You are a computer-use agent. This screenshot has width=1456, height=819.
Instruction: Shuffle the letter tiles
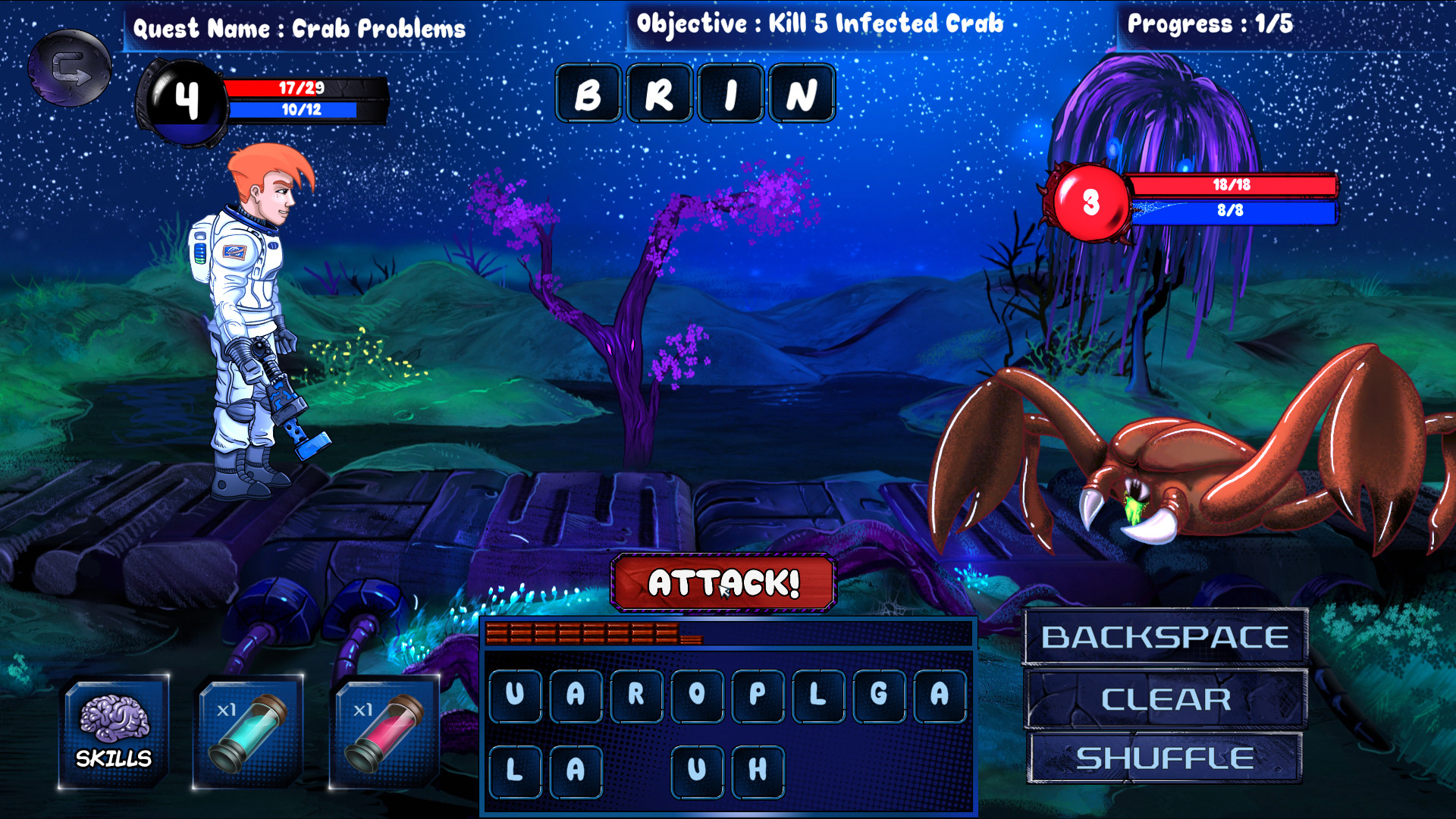tap(1166, 756)
